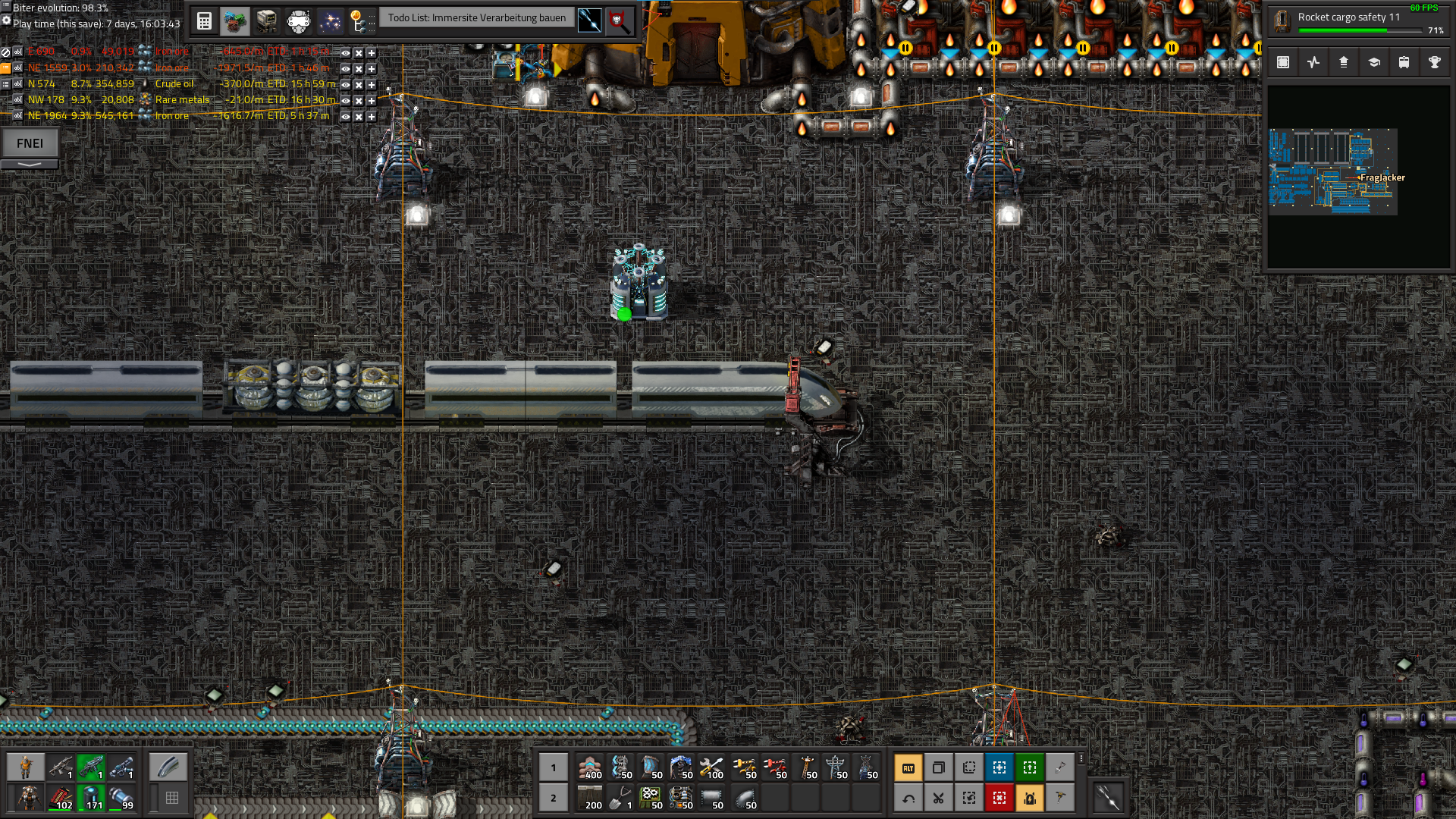Open the tutorials graduation cap button
This screenshot has width=1456, height=819.
tap(1373, 63)
